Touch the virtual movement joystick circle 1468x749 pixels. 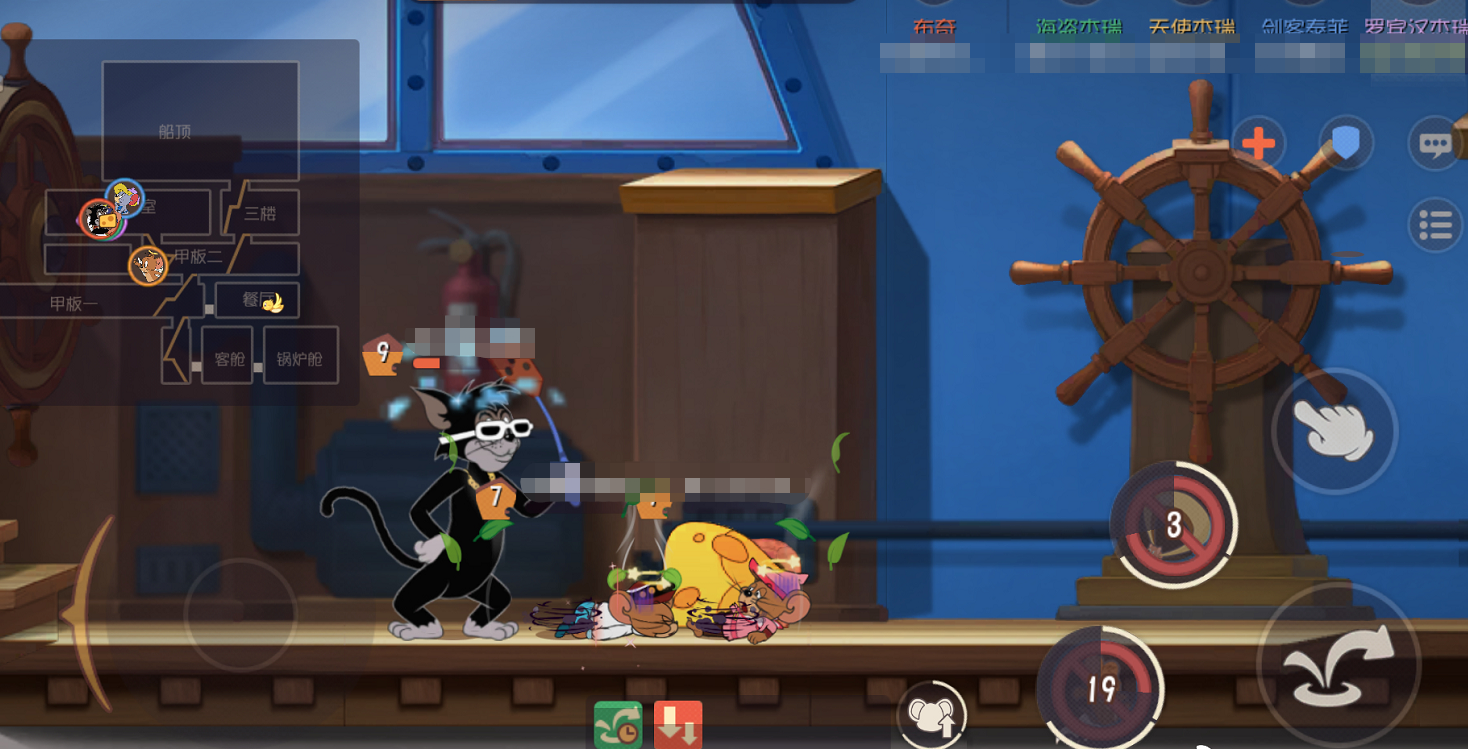pyautogui.click(x=240, y=613)
